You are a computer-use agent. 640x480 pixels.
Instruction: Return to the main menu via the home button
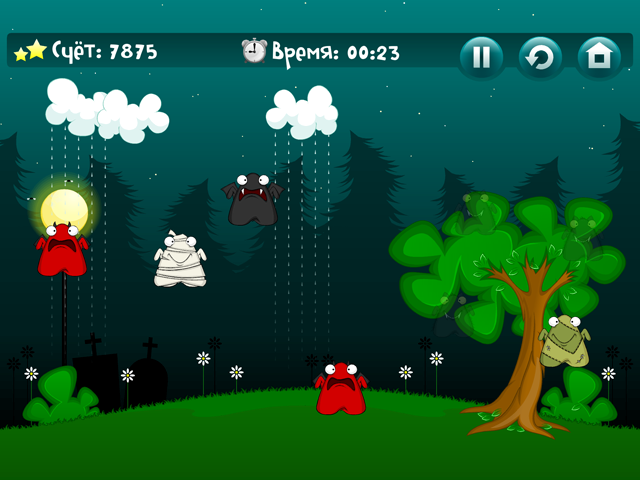(599, 57)
